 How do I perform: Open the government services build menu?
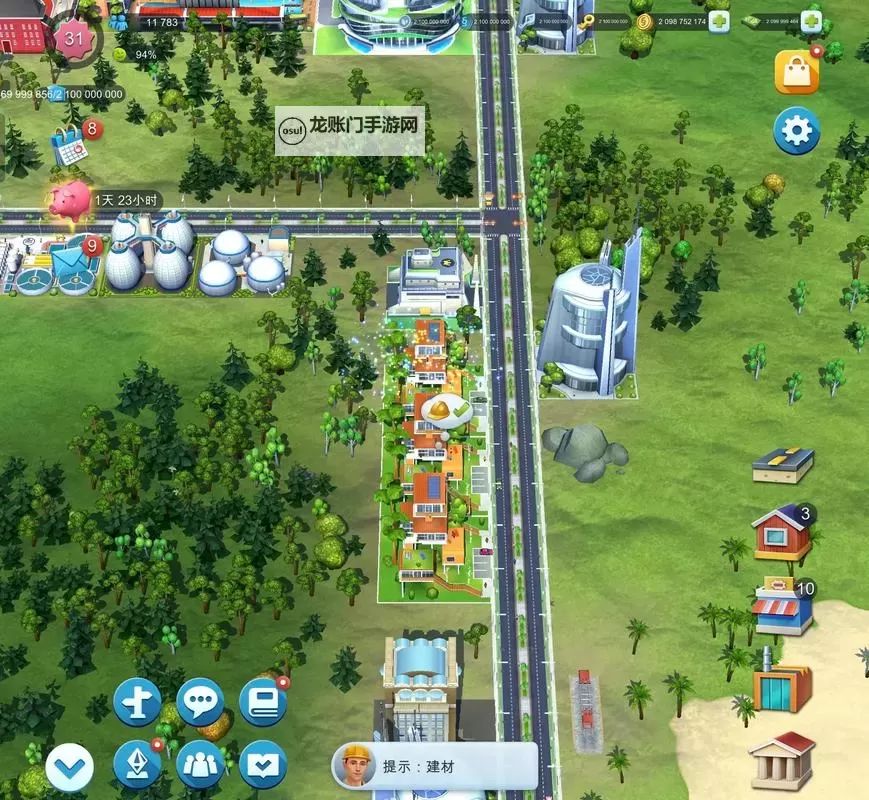(782, 760)
